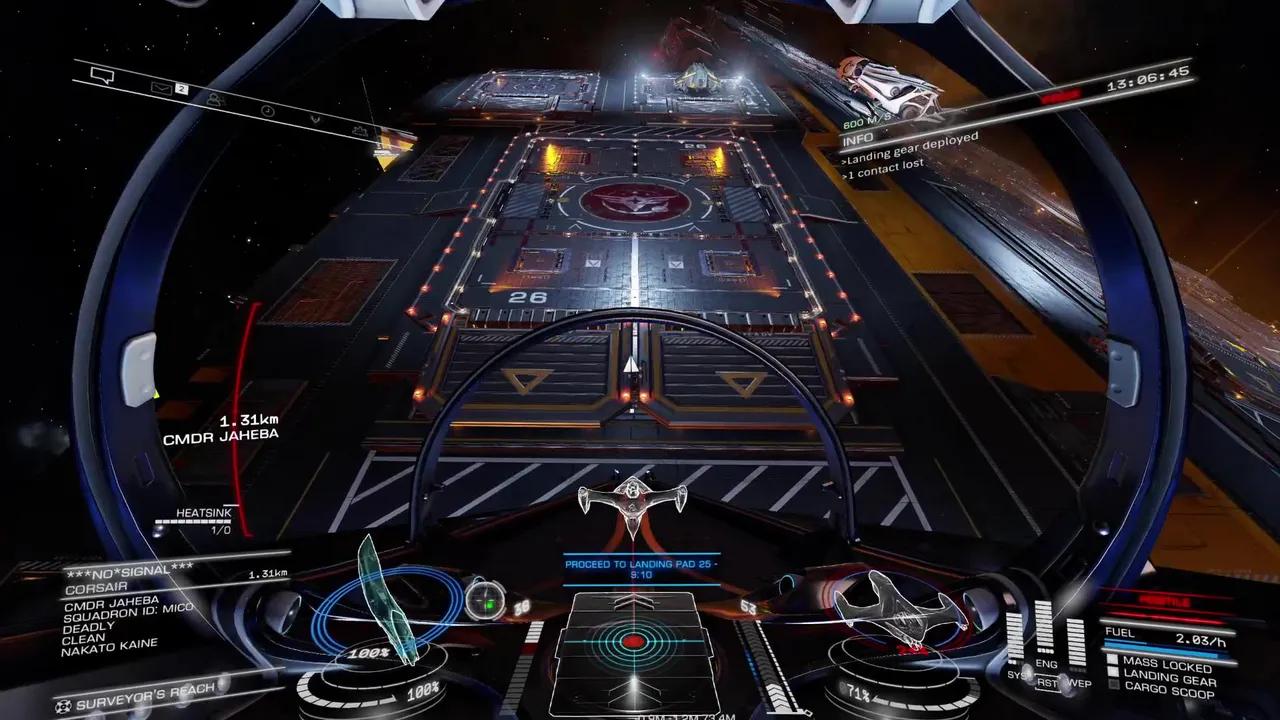This screenshot has width=1280, height=720.
Task: Open the chat speech bubble tab
Action: [x=103, y=75]
